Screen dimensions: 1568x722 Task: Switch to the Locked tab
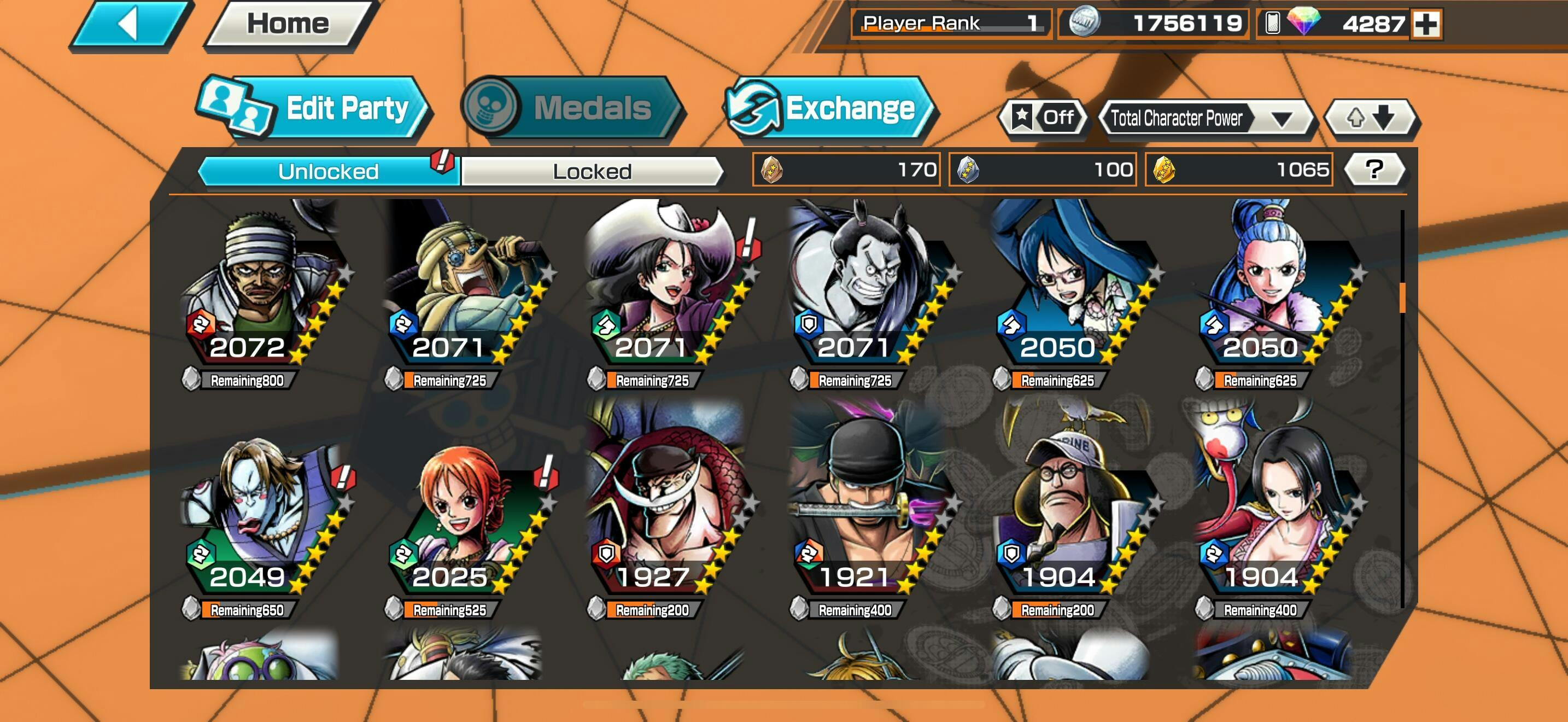click(x=592, y=171)
